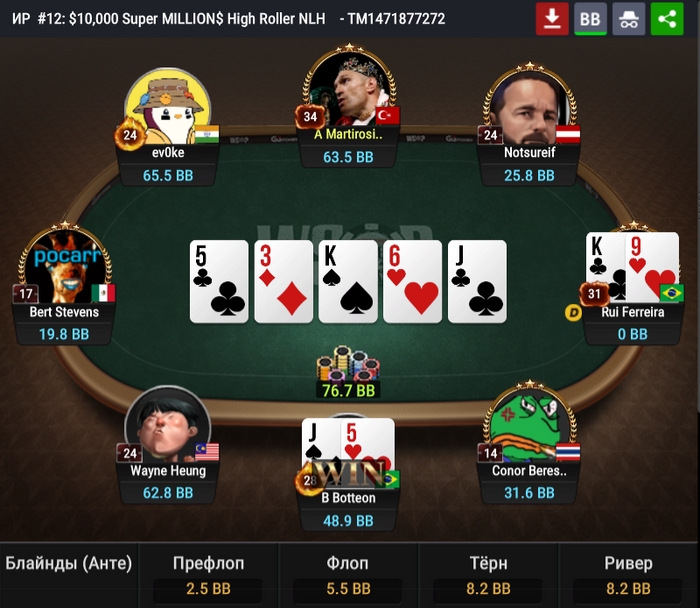This screenshot has width=700, height=608.
Task: Show the Блайнды (Анте) stage
Action: pyautogui.click(x=69, y=564)
